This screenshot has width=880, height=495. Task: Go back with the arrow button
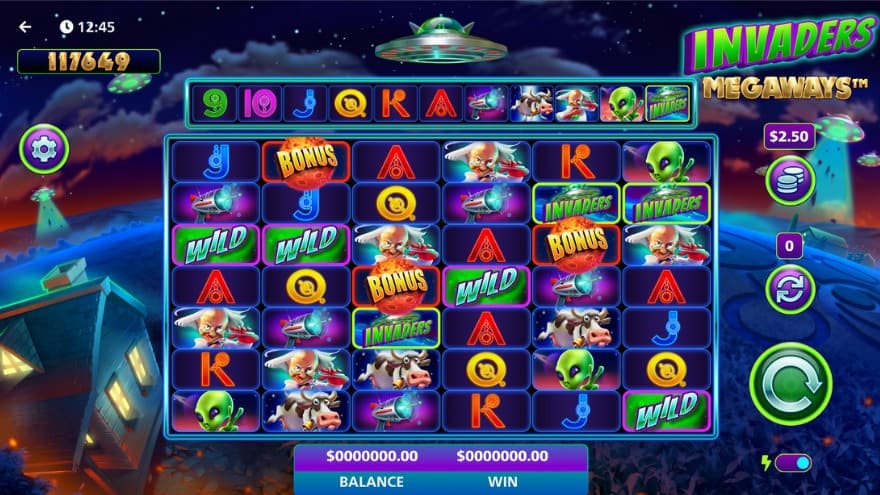pos(25,27)
